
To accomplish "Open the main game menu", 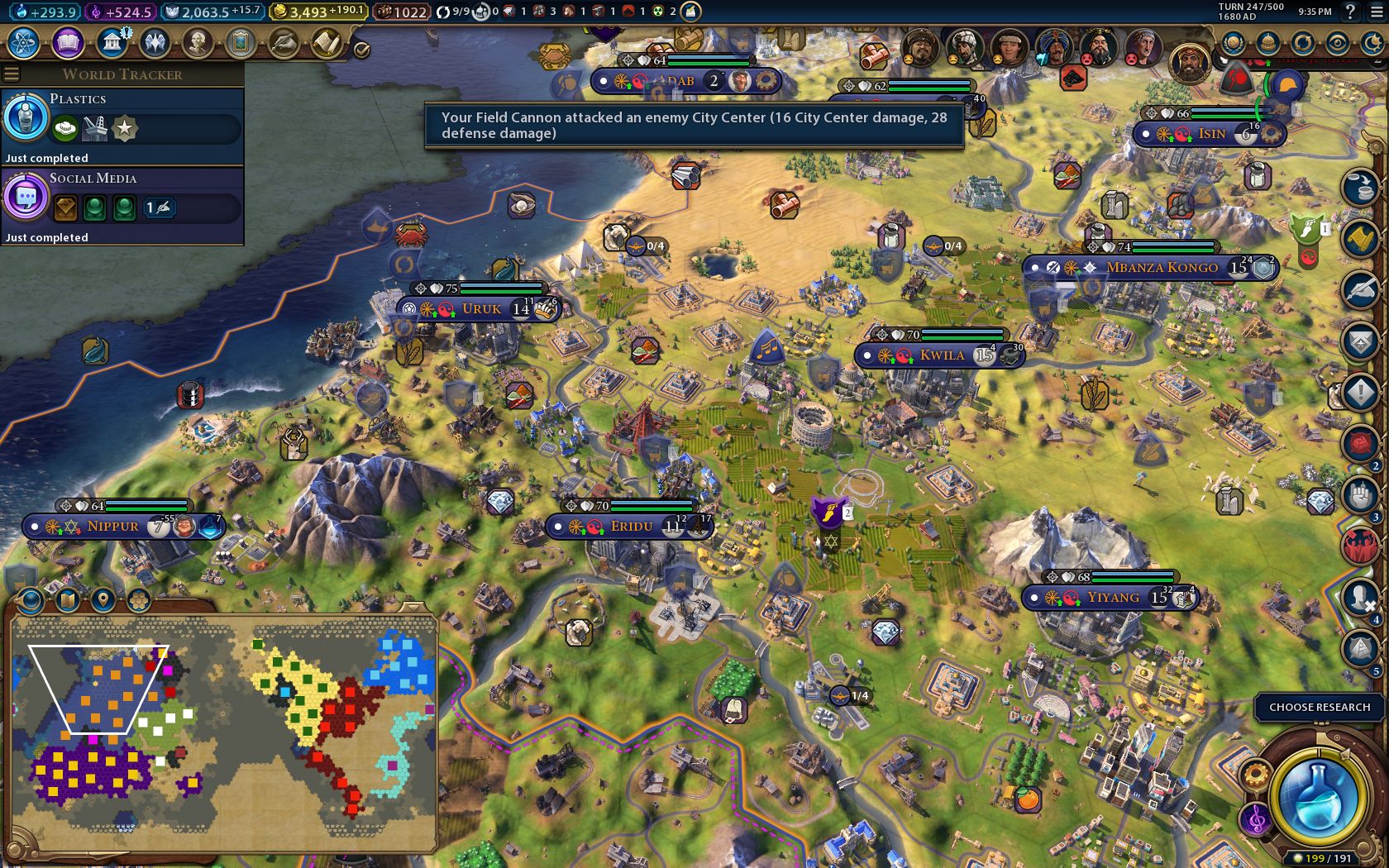I will pos(1377,12).
